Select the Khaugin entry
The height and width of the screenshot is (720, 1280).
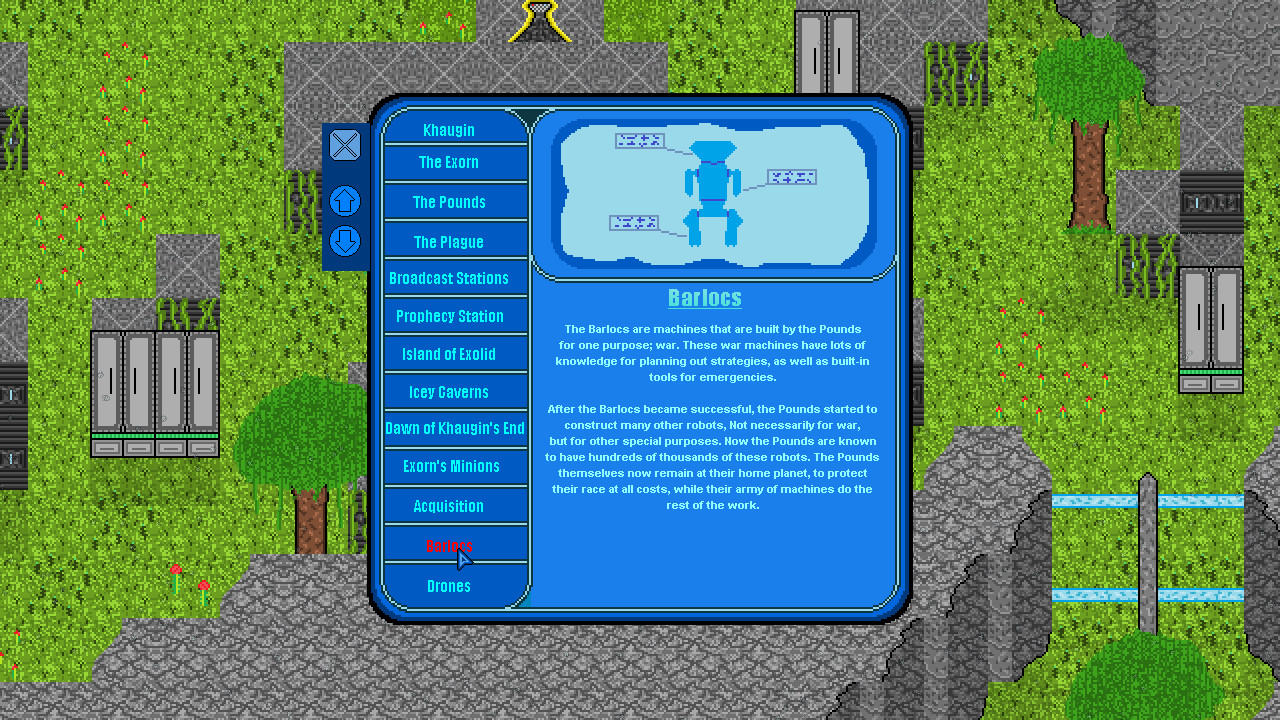(x=448, y=129)
